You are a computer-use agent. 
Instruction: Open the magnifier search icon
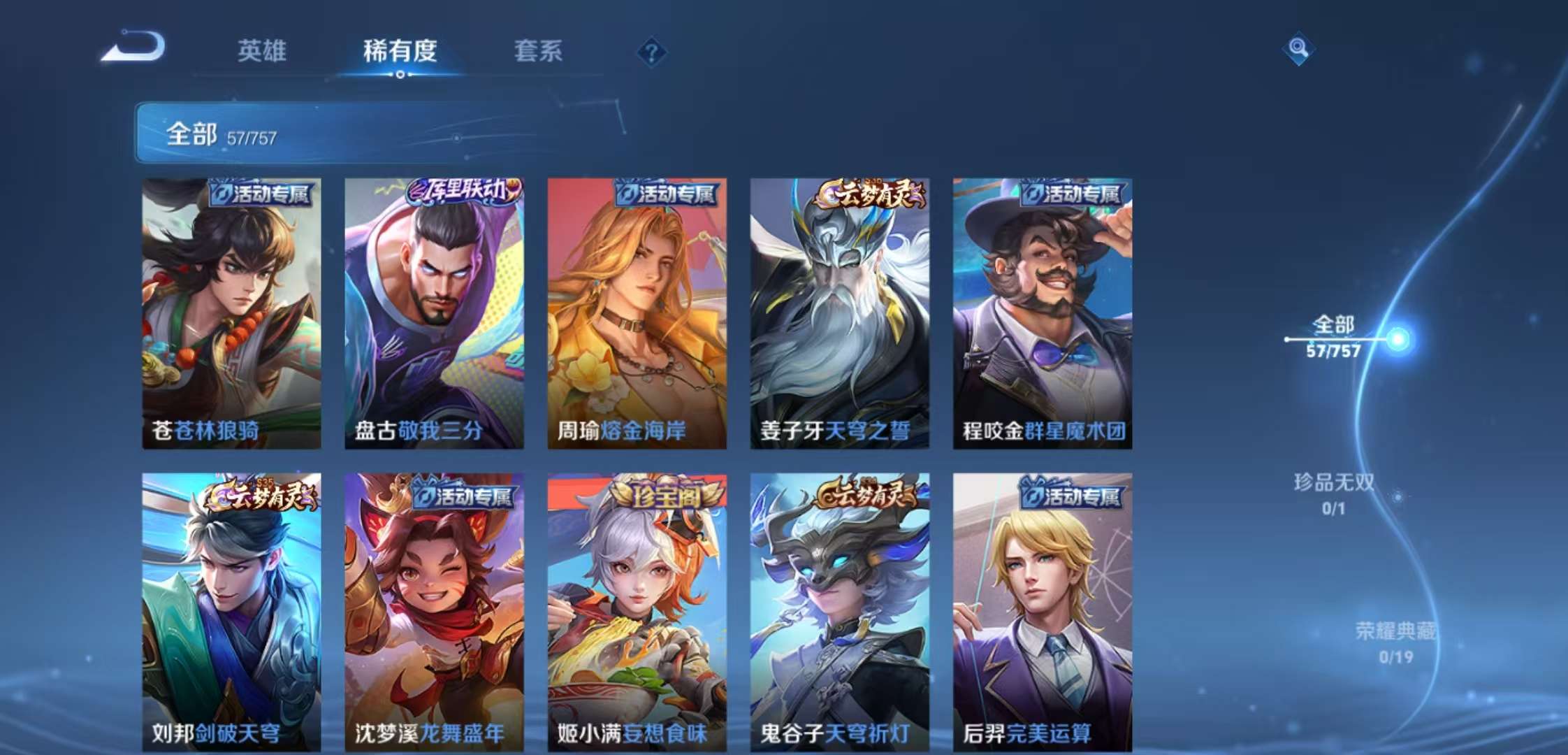(x=1298, y=48)
